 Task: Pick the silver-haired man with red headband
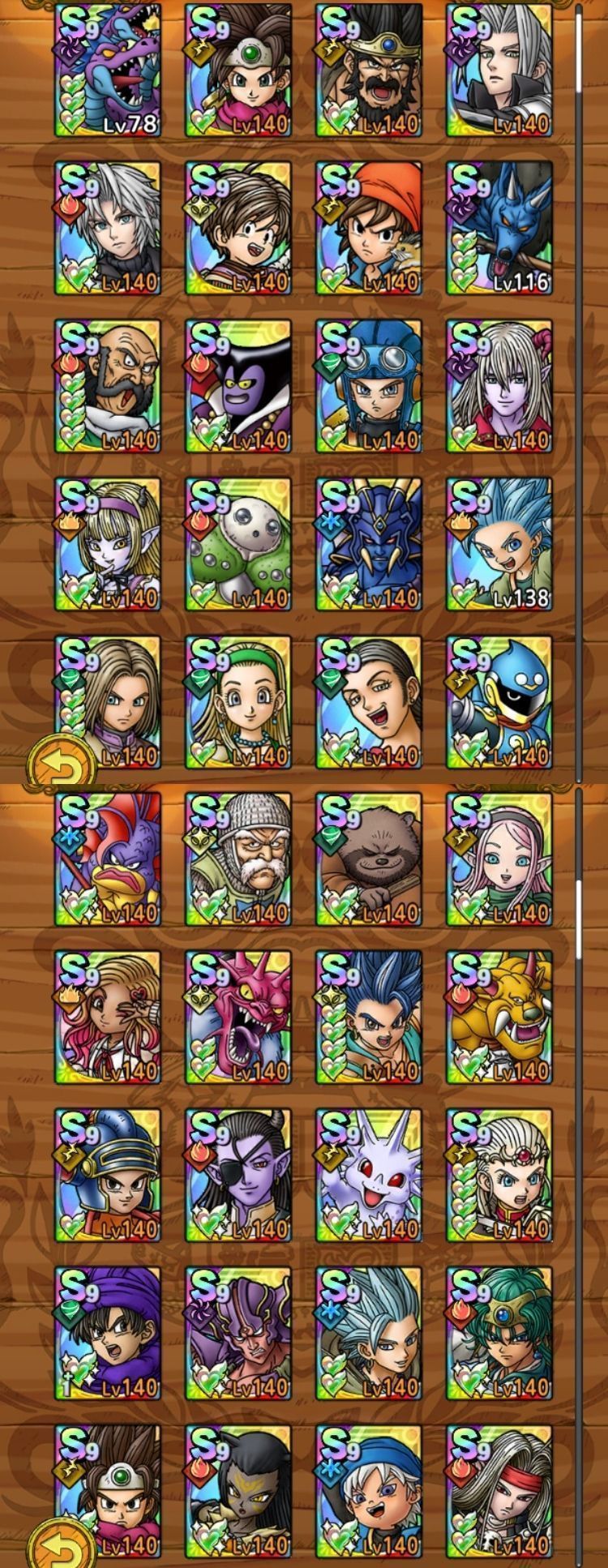(x=499, y=1493)
